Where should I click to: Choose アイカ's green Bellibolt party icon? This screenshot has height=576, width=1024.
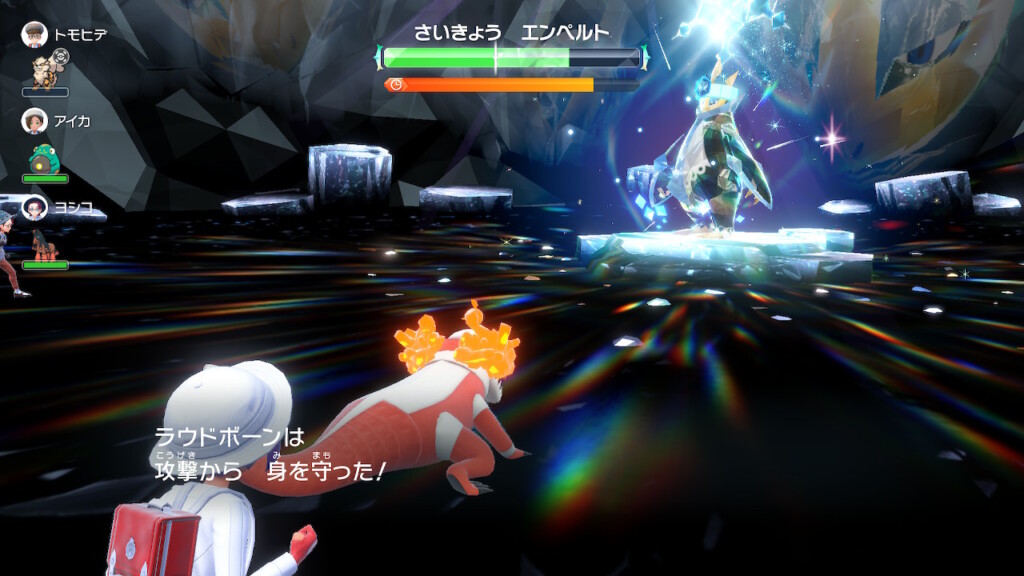click(44, 158)
